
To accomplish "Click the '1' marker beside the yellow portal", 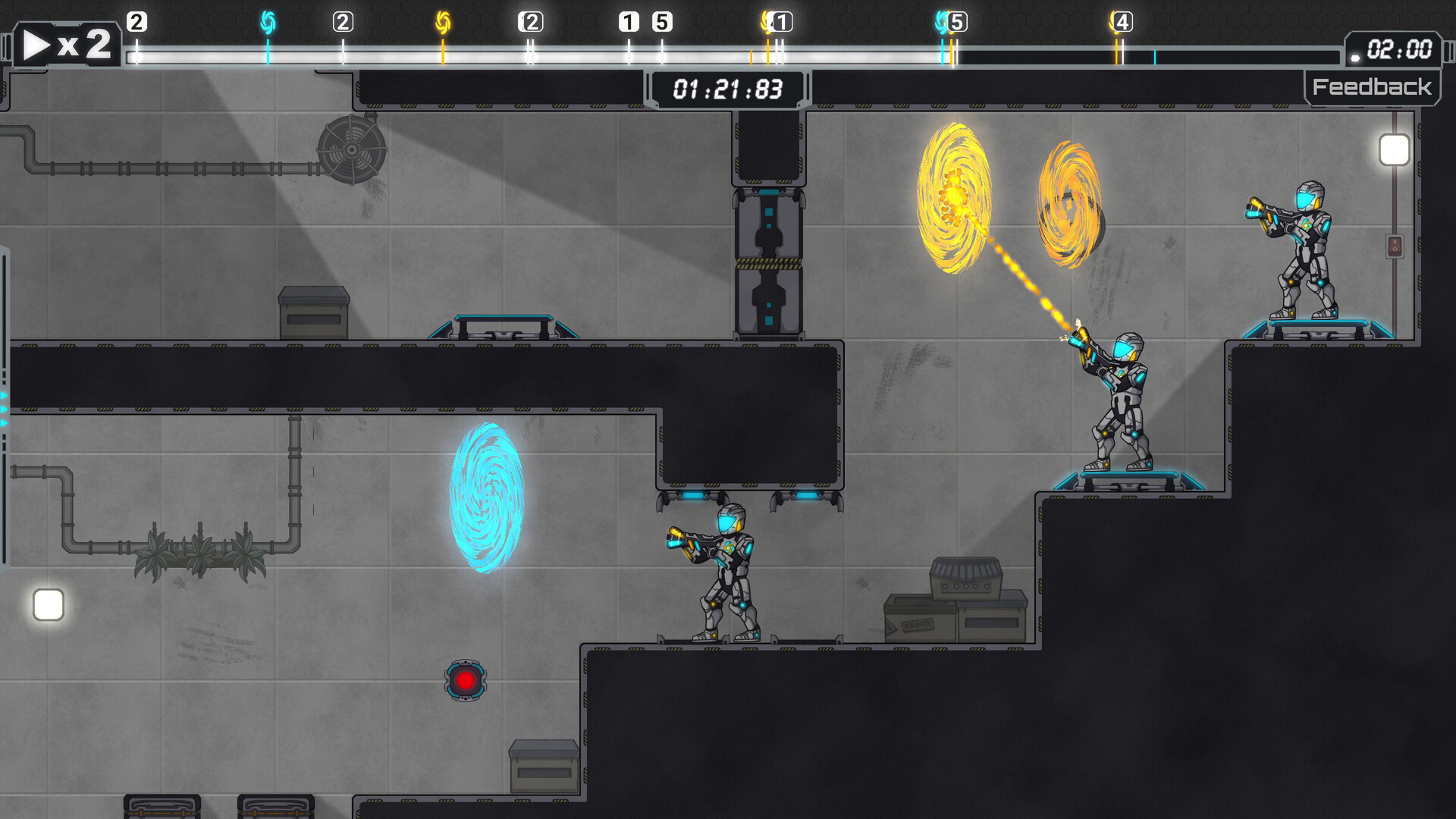I will click(x=783, y=21).
